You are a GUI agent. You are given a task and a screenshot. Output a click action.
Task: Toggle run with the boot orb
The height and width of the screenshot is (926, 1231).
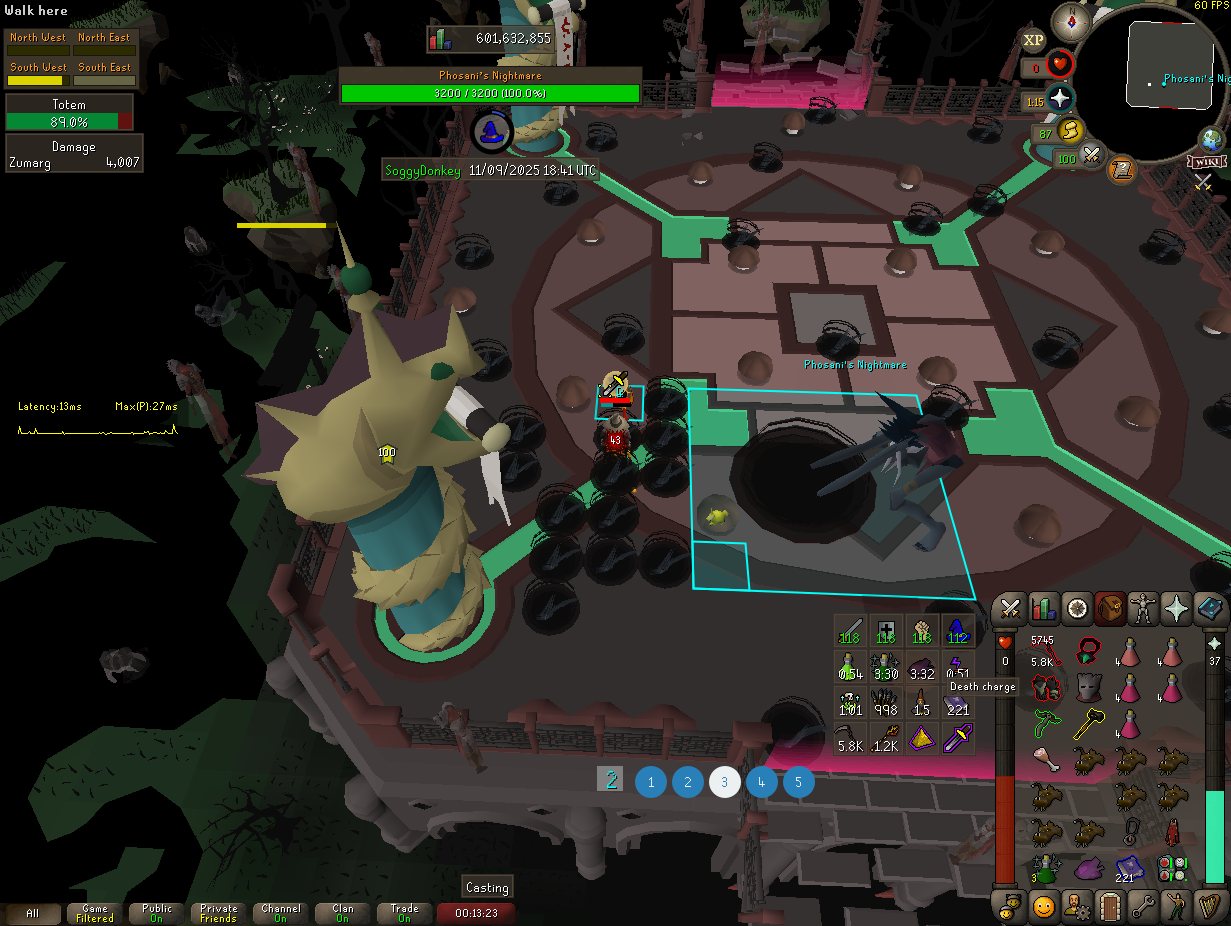(x=1071, y=130)
